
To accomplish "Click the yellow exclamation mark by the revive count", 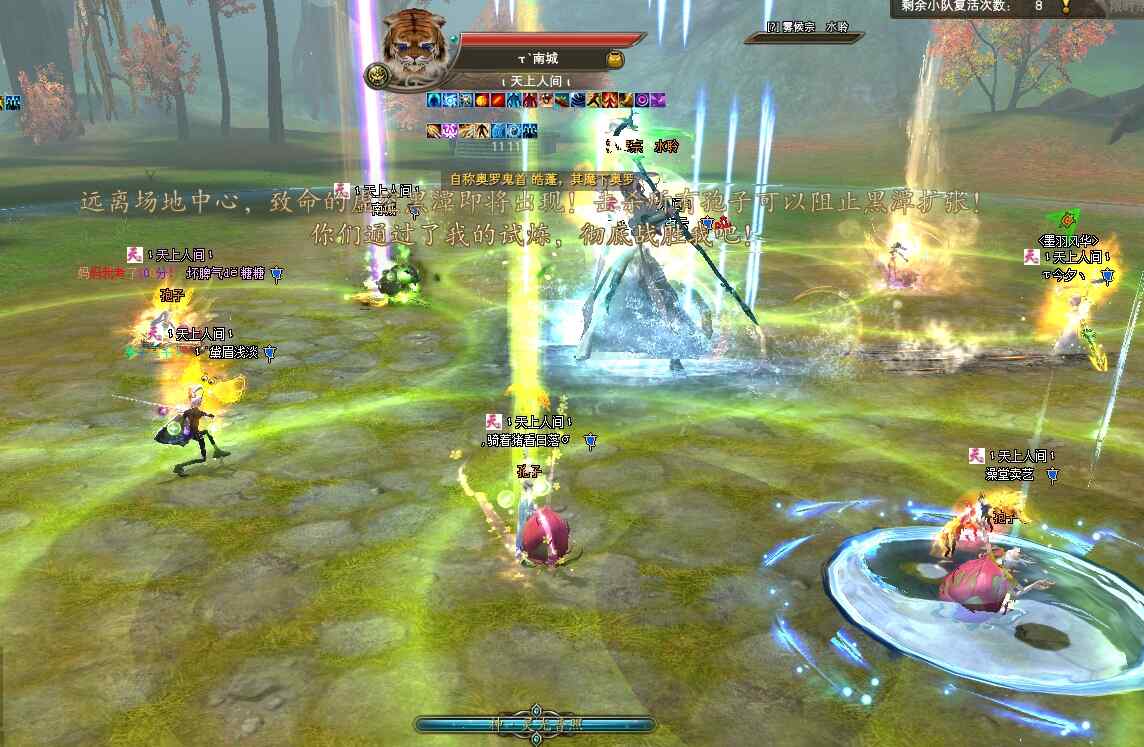I will point(1066,6).
